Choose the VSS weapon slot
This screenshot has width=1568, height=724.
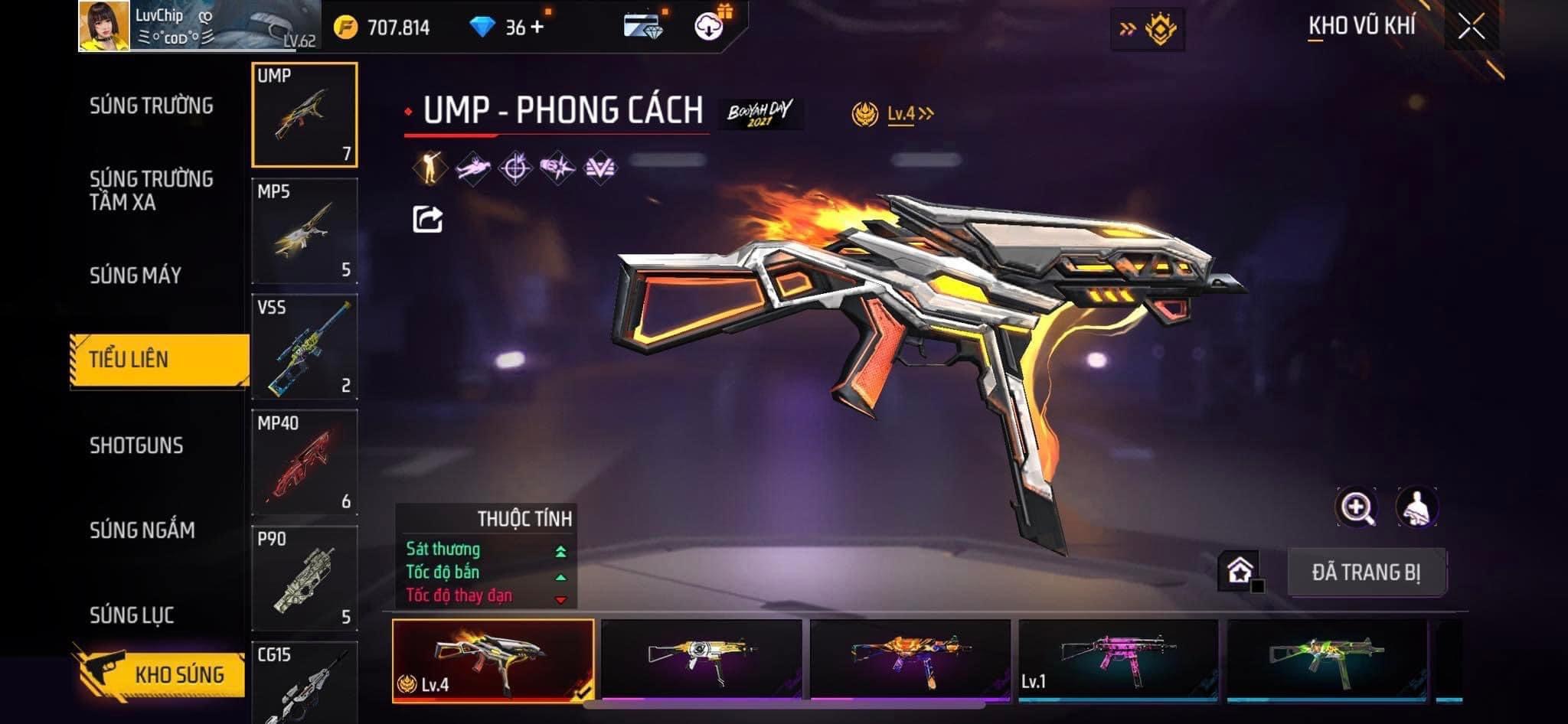(304, 347)
